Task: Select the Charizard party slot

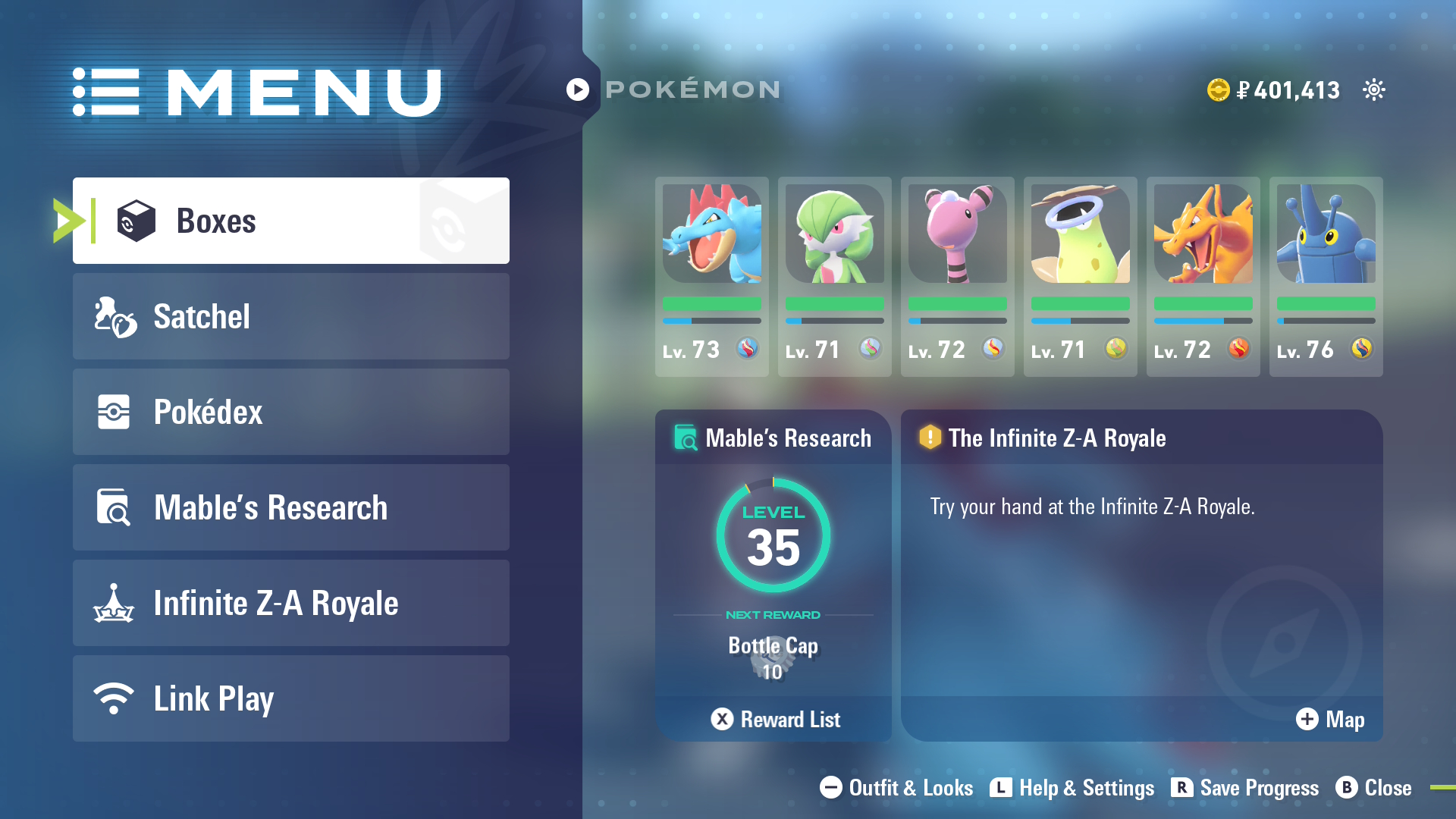Action: (1203, 276)
